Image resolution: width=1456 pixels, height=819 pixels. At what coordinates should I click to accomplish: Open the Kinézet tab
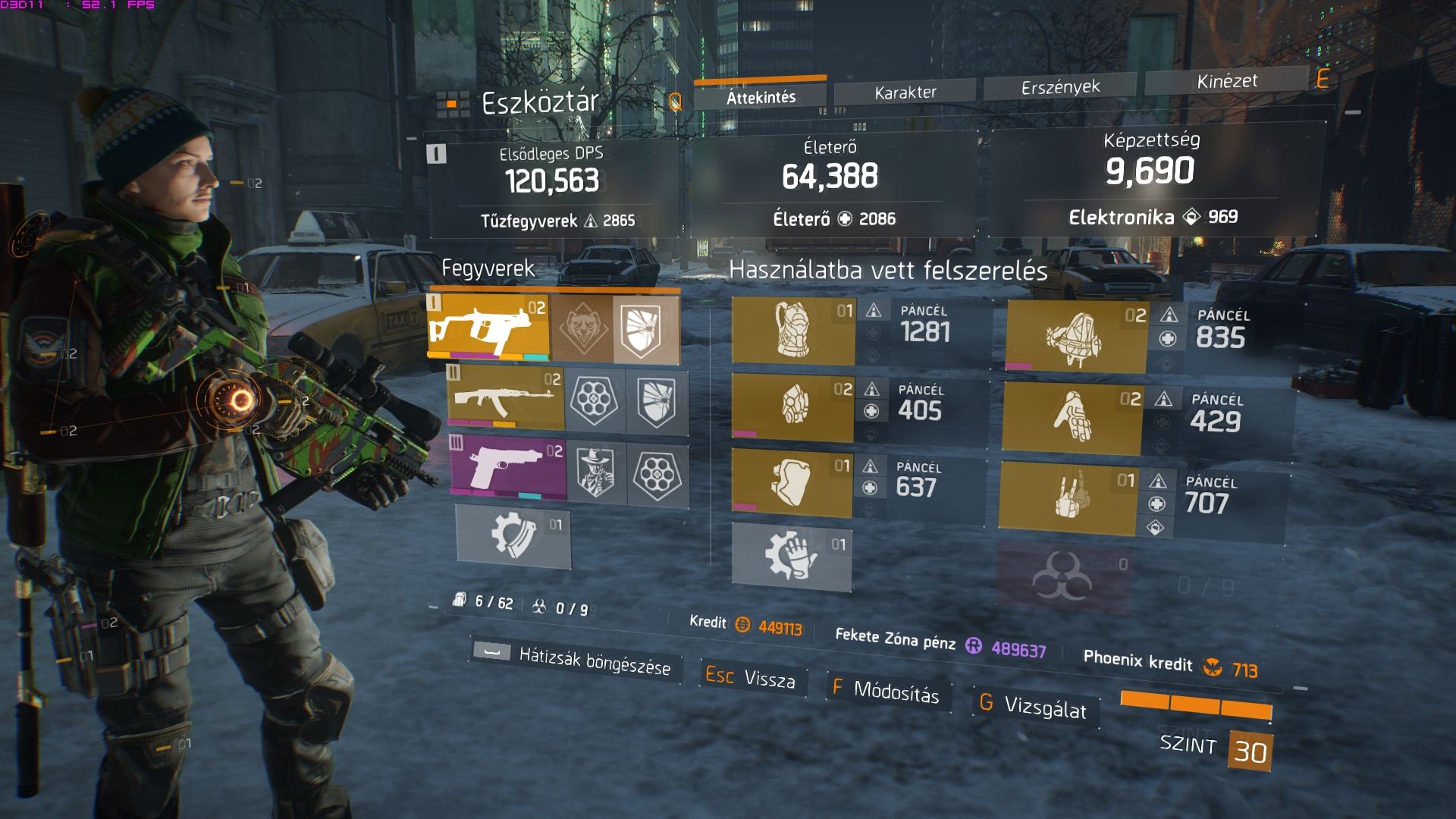coord(1226,81)
